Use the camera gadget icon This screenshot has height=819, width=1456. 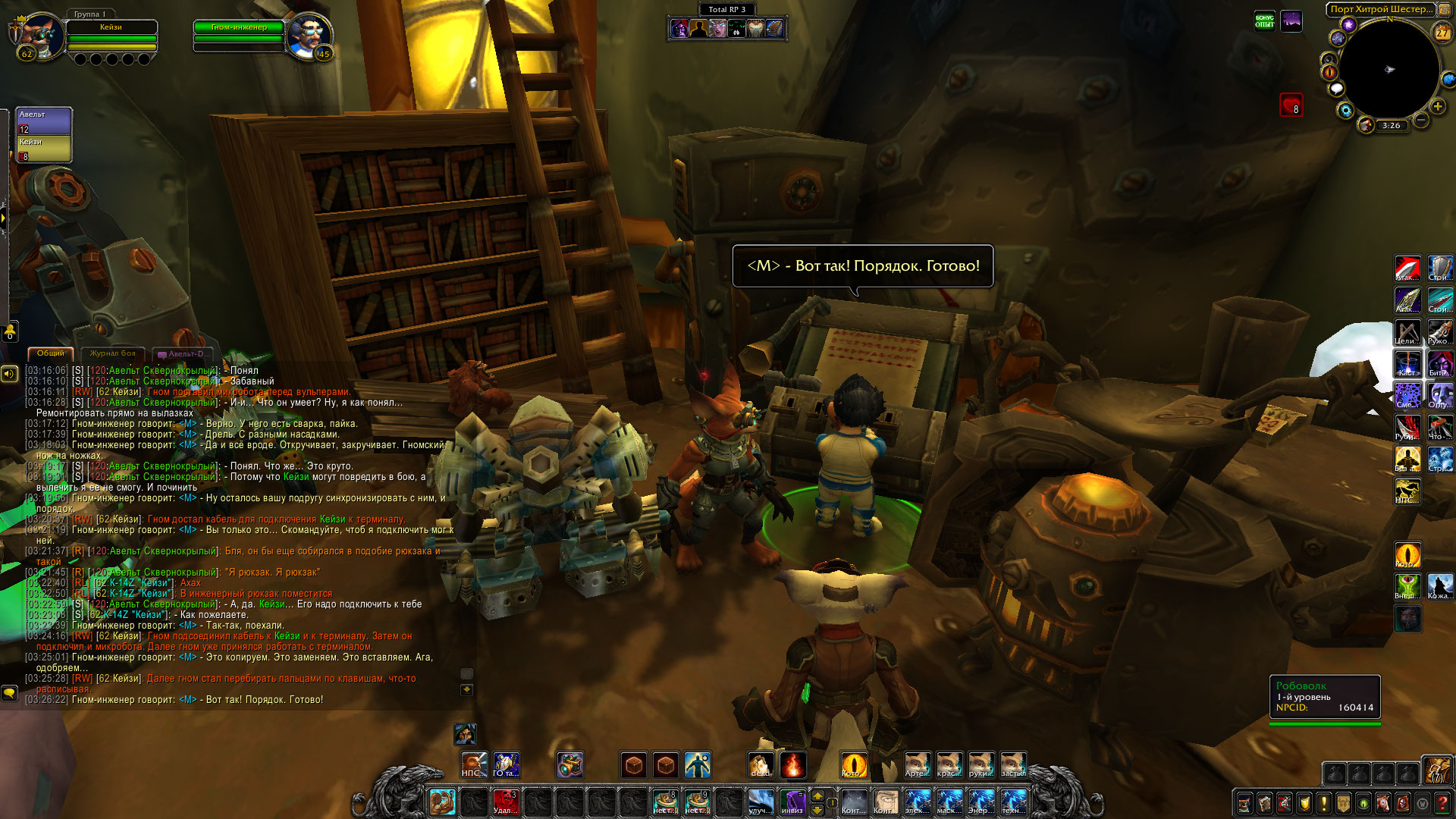tap(570, 765)
